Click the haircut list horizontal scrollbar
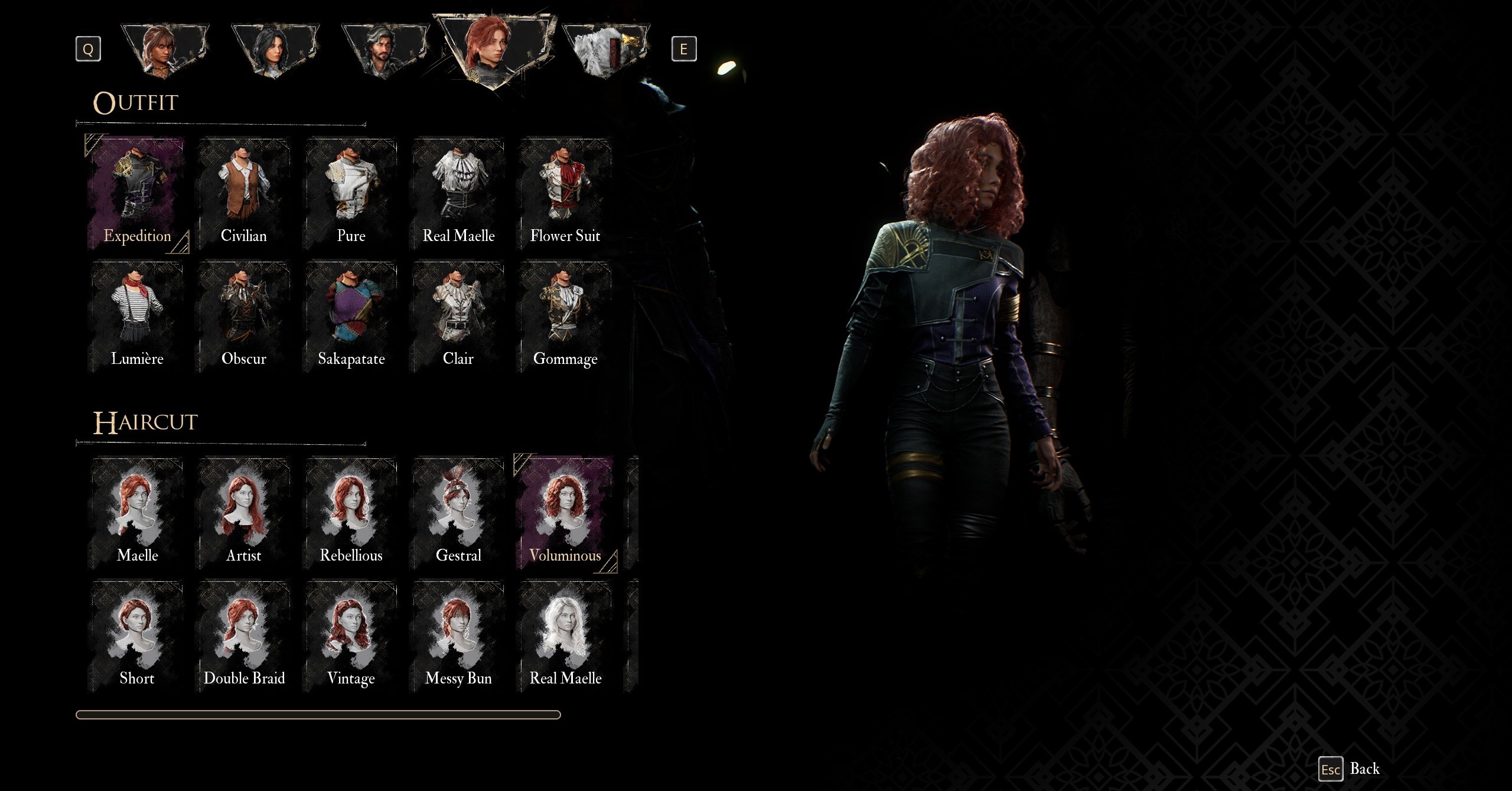The image size is (1512, 791). 318,715
